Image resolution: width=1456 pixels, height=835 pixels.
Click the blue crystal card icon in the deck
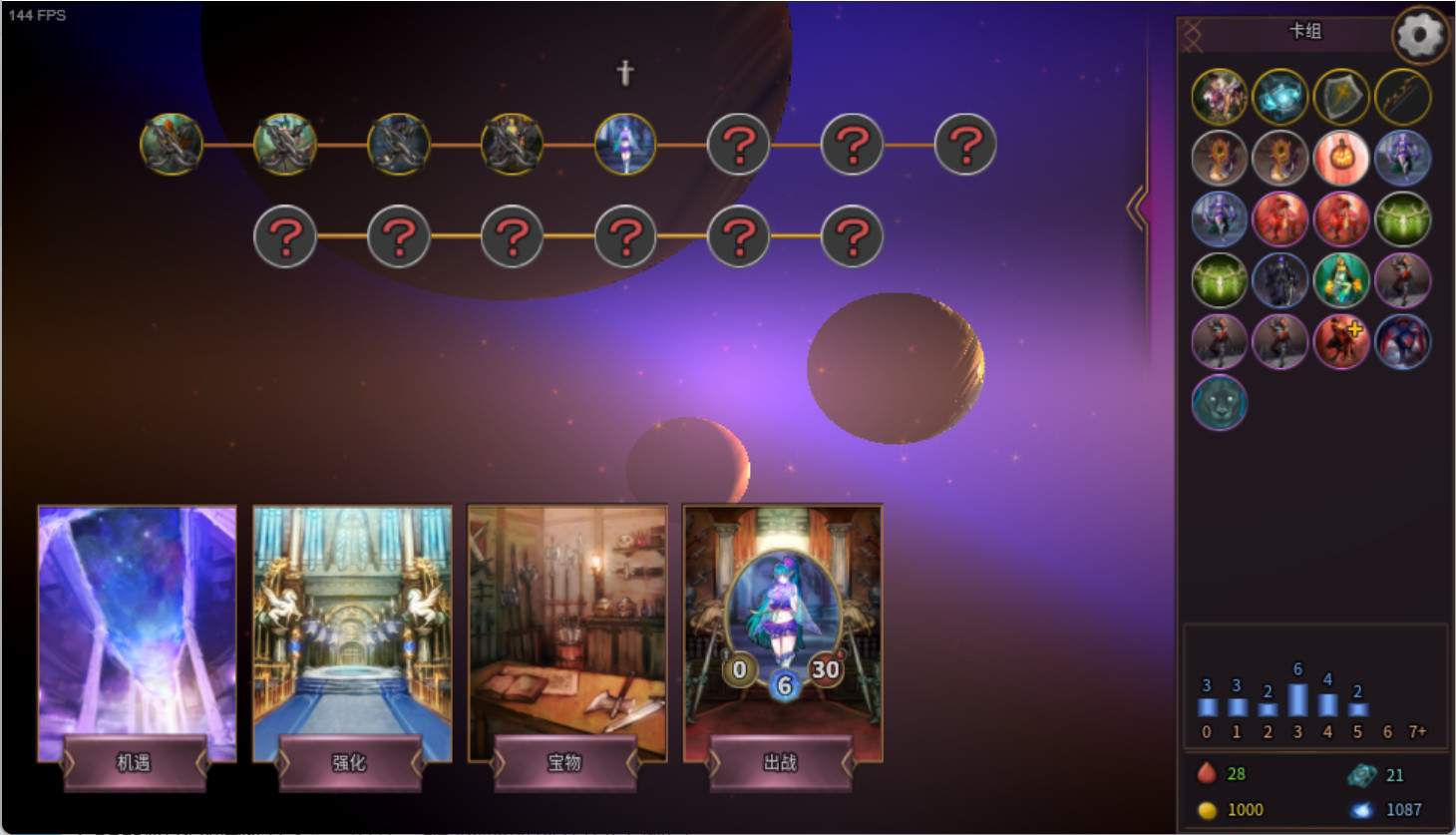(1279, 97)
